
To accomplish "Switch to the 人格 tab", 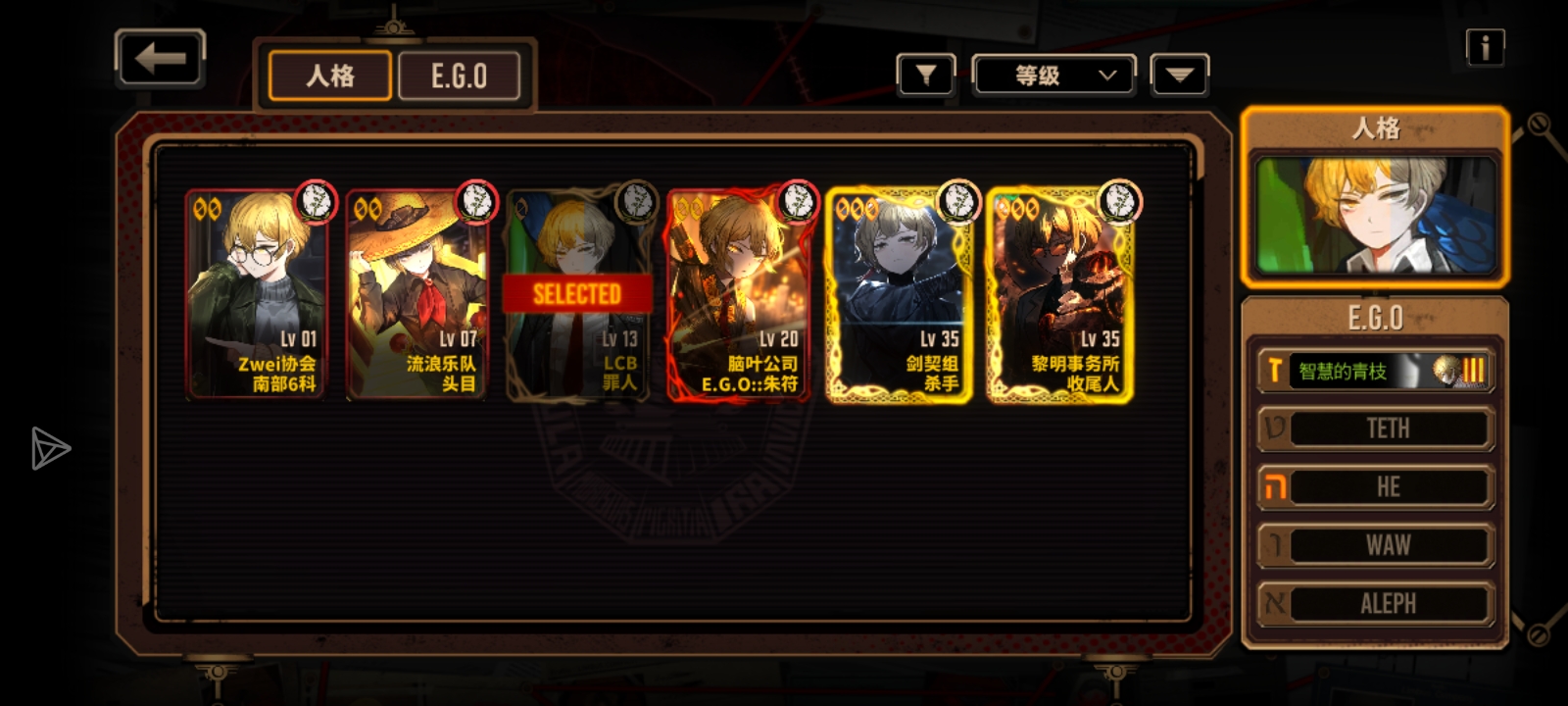I will 330,76.
